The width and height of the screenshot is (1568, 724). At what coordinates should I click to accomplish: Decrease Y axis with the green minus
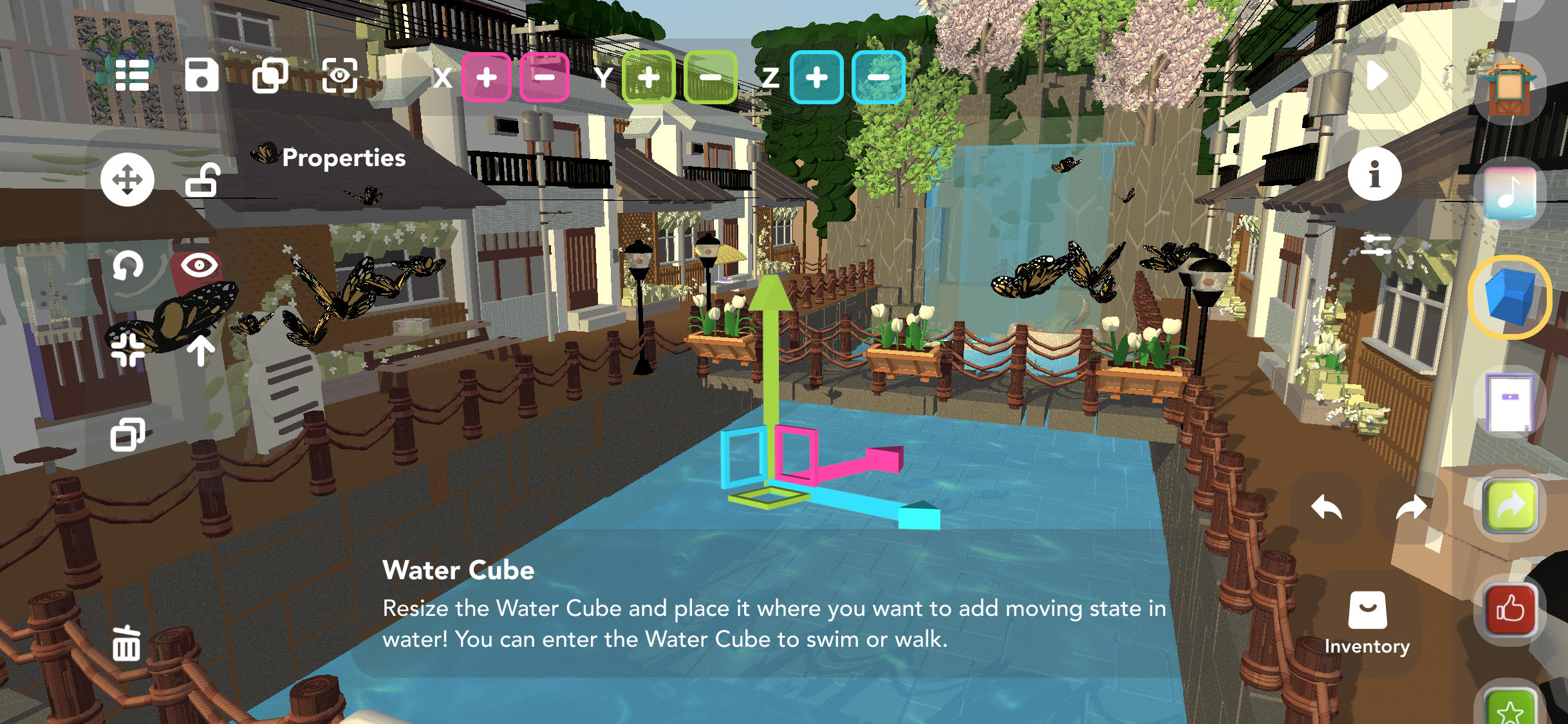711,77
